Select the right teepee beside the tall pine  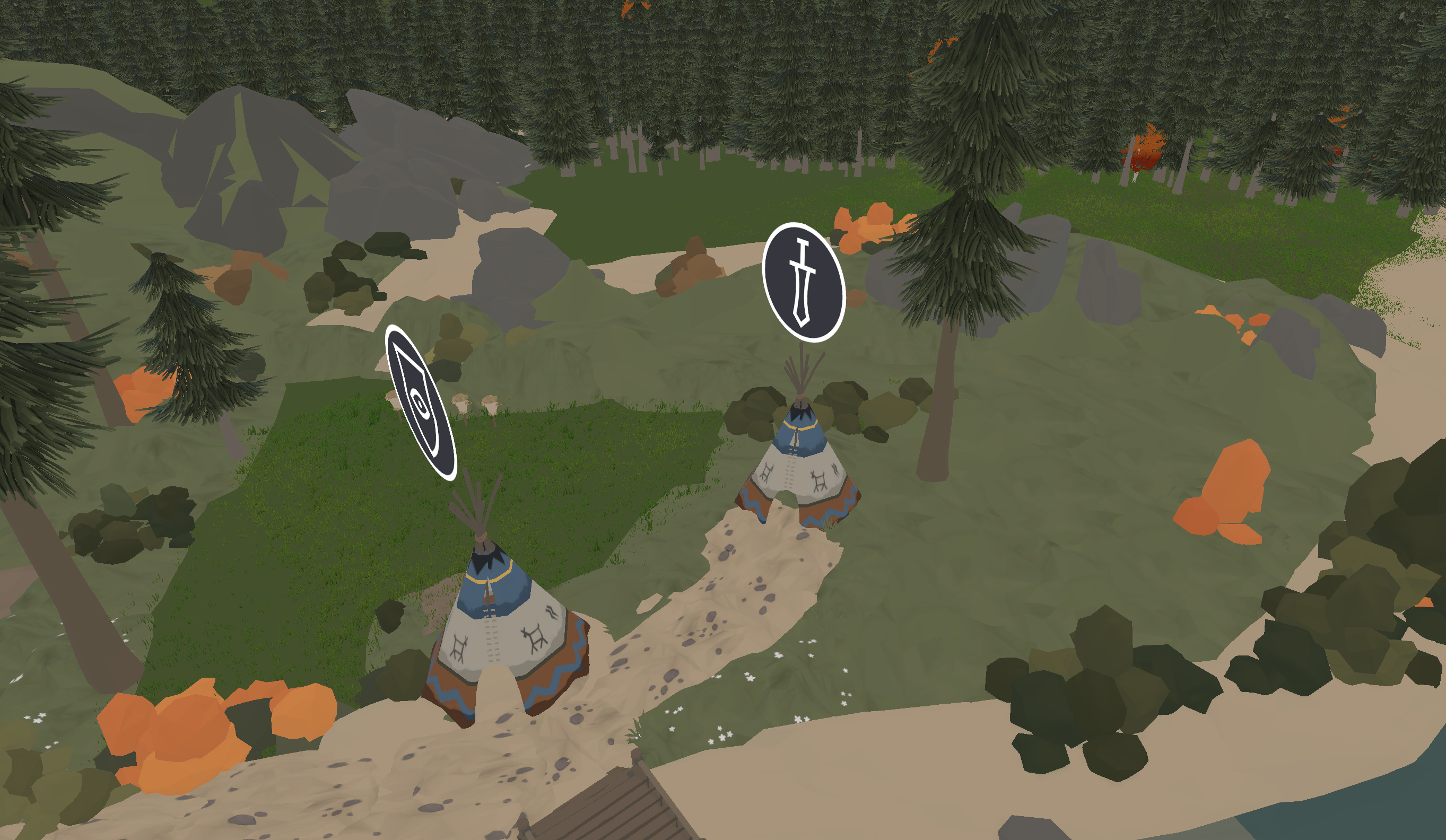point(798,470)
